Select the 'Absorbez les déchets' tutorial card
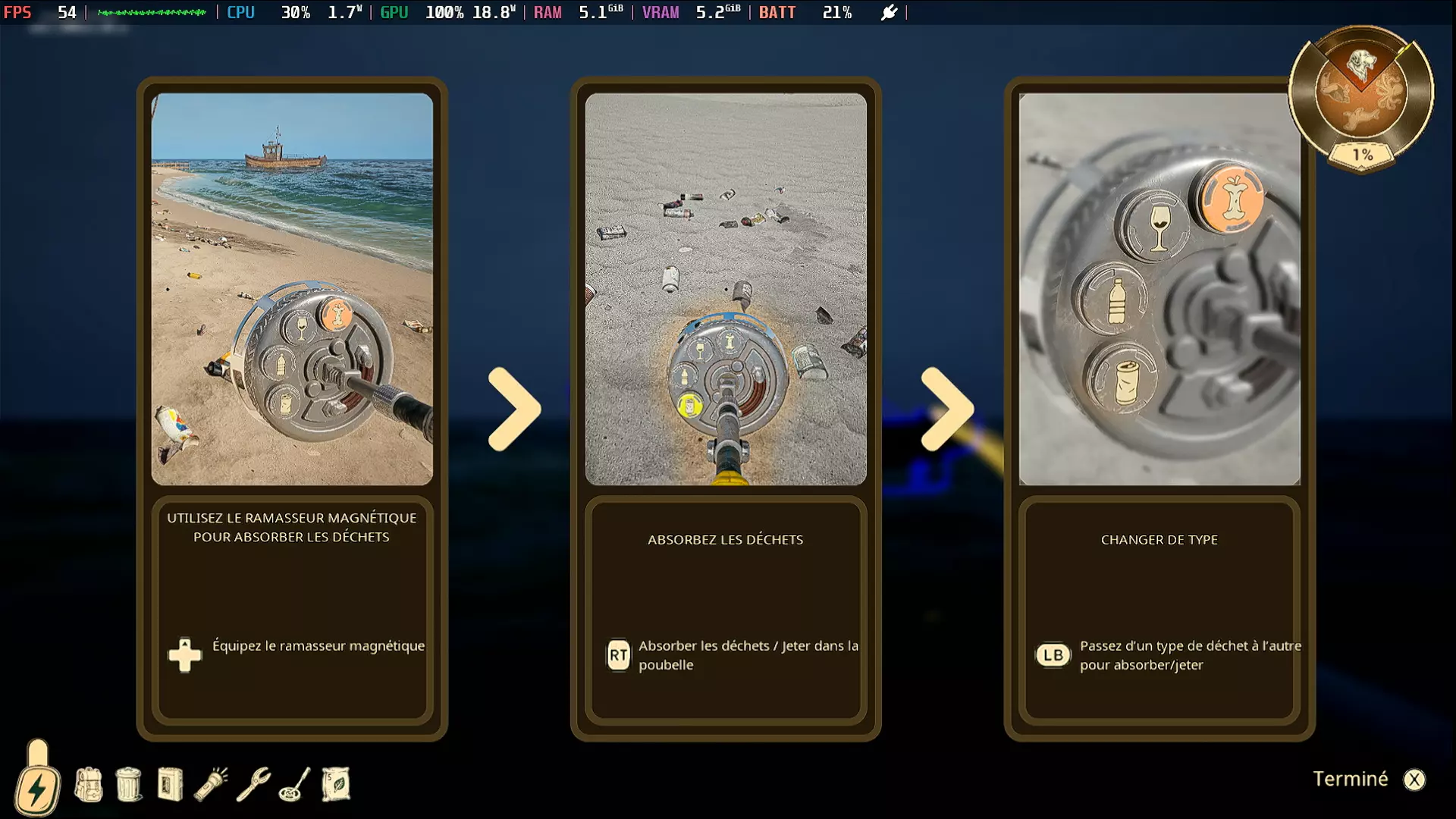 tap(726, 539)
